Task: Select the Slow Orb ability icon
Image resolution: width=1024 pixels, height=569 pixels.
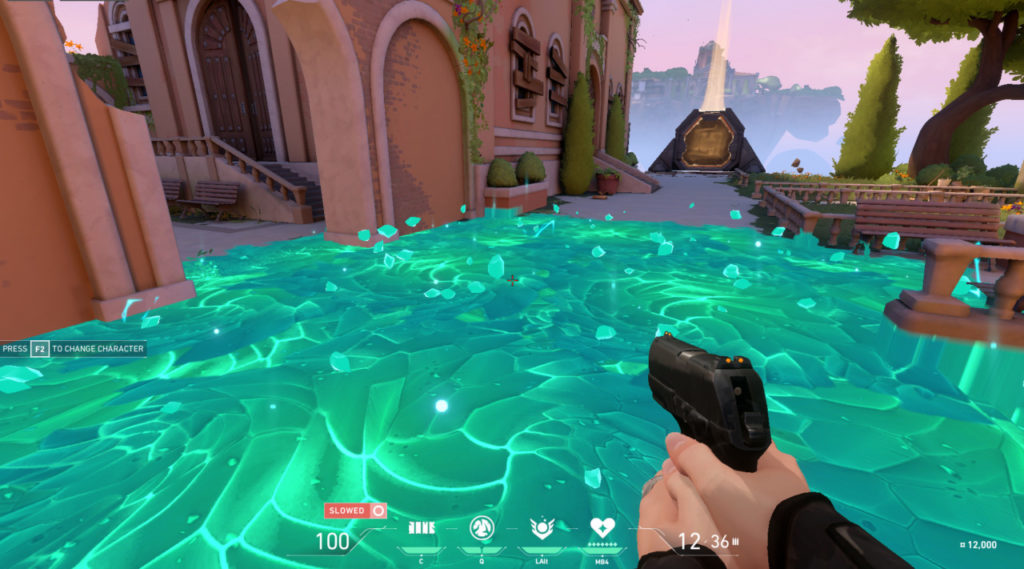Action: (x=483, y=529)
